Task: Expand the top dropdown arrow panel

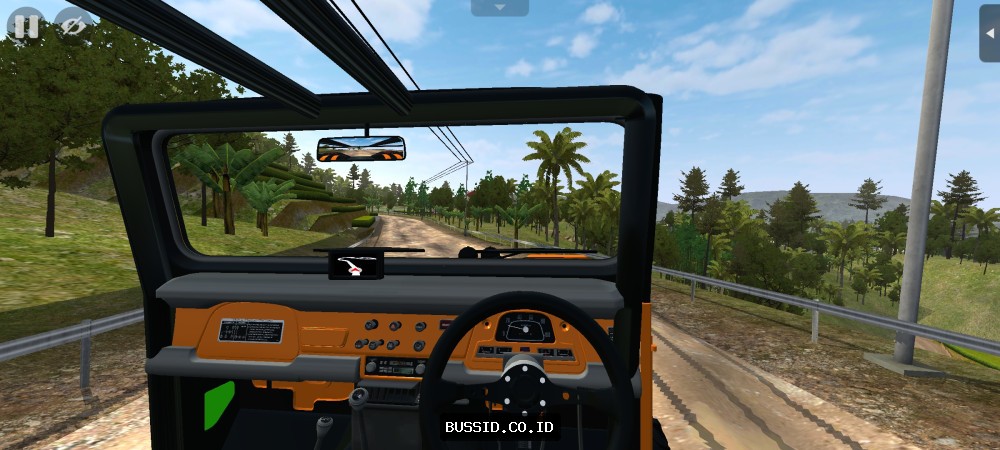Action: point(499,8)
